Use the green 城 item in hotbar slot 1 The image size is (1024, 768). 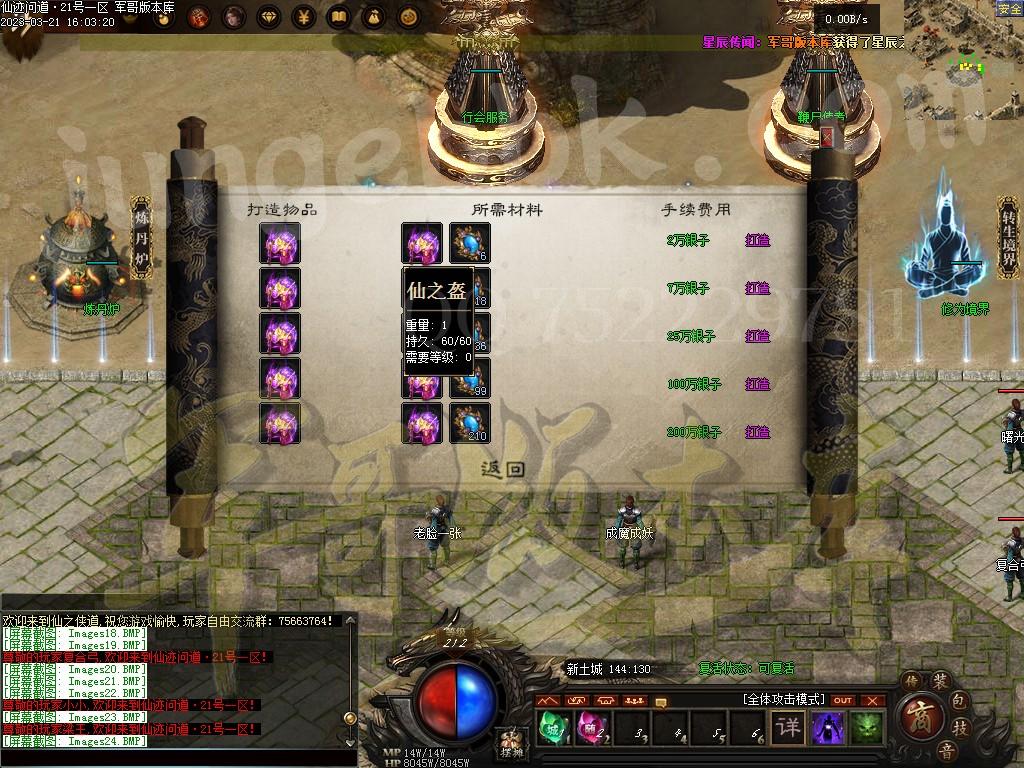(552, 727)
